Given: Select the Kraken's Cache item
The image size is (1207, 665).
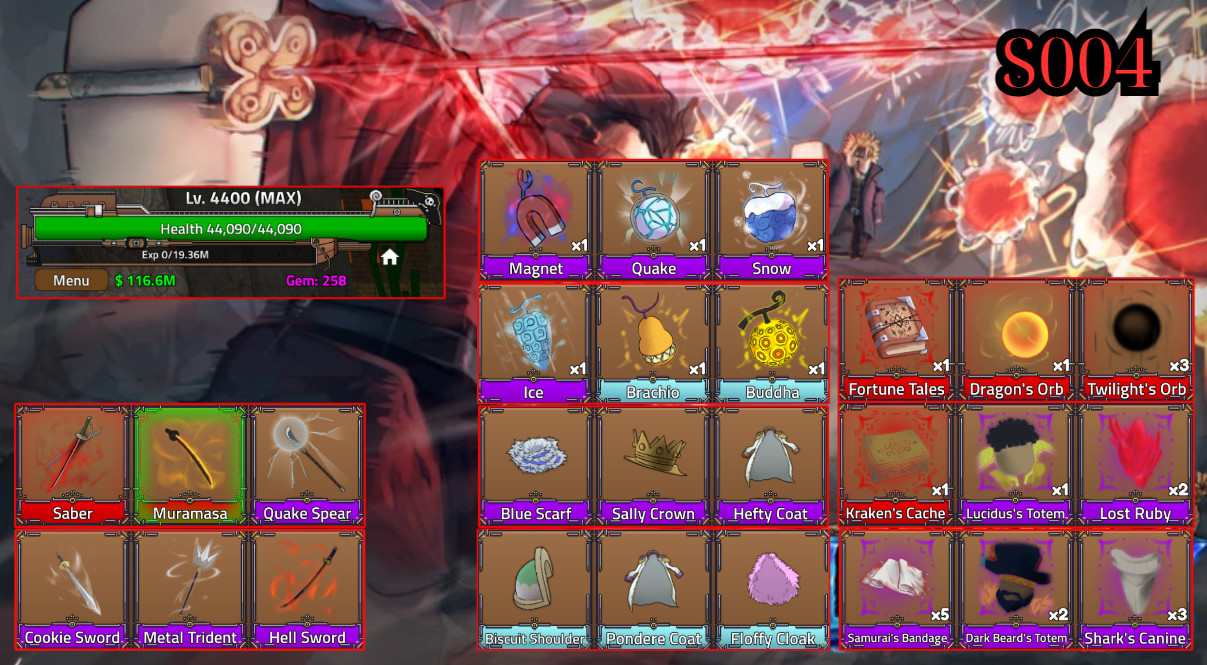Looking at the screenshot, I should pyautogui.click(x=896, y=464).
